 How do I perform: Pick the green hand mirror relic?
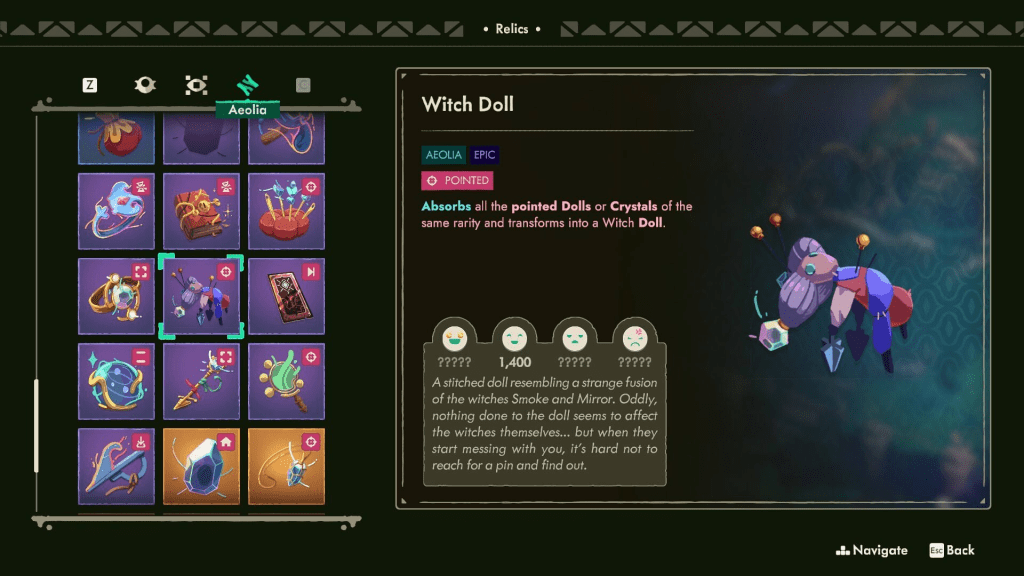(x=286, y=382)
